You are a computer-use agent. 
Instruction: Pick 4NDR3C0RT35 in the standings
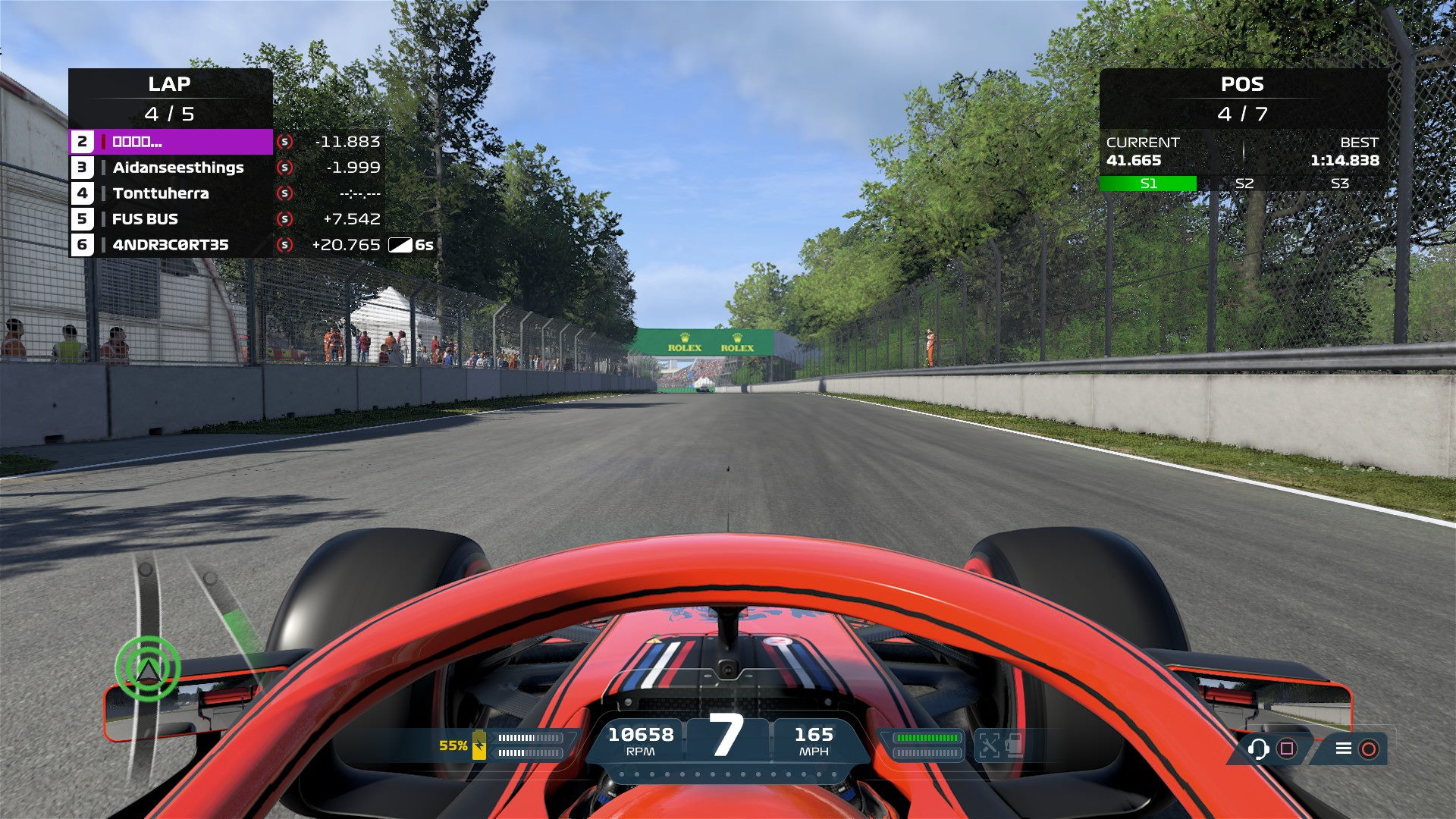[x=170, y=245]
